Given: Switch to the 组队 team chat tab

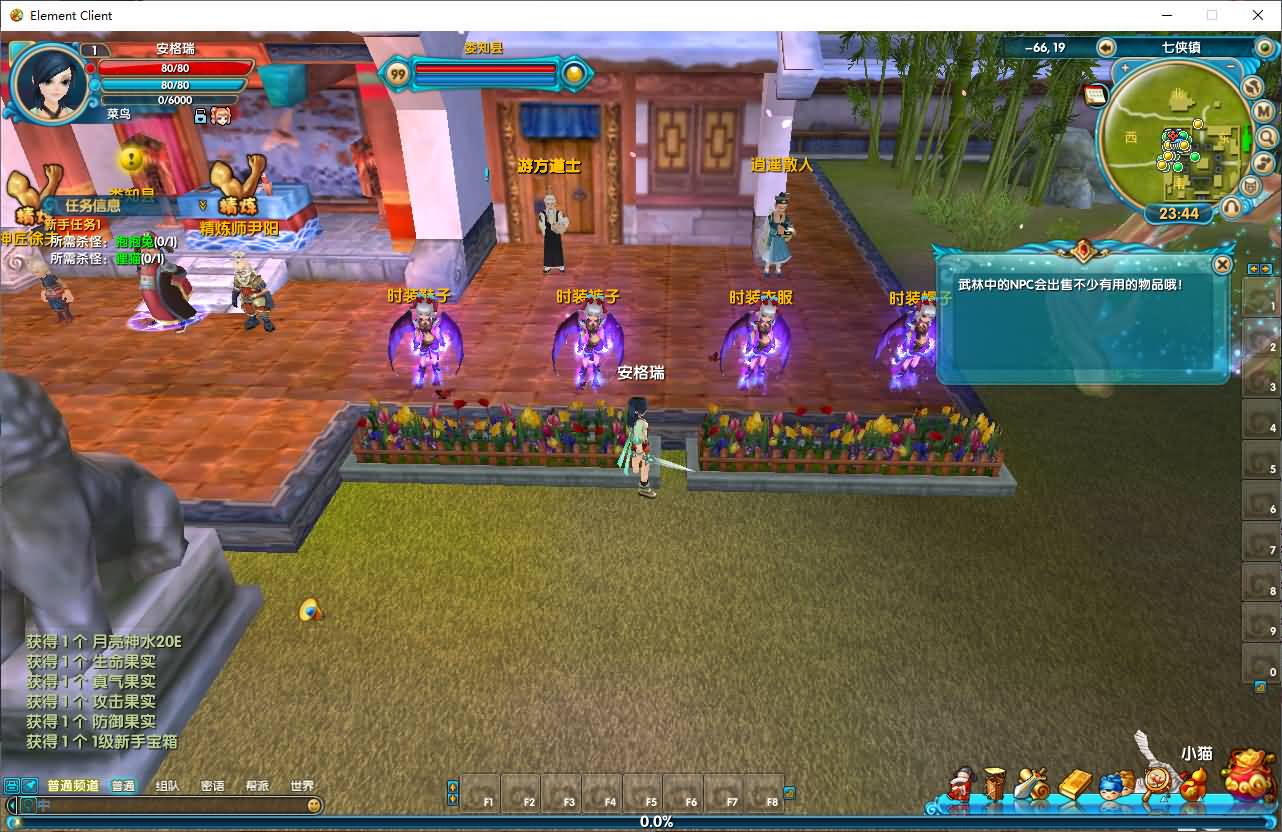Looking at the screenshot, I should [167, 786].
